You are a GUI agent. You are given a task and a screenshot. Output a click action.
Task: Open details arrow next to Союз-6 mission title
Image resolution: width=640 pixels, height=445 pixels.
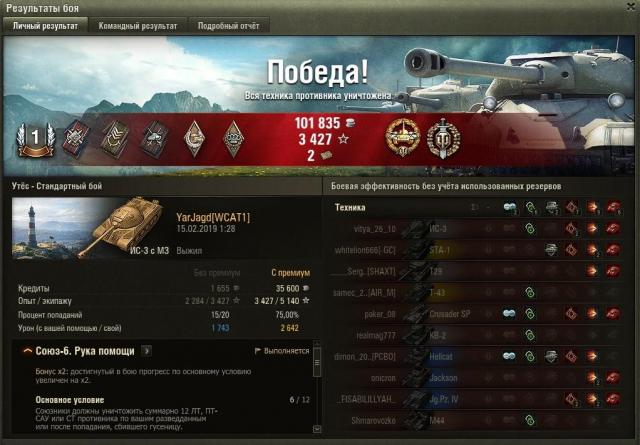[147, 351]
